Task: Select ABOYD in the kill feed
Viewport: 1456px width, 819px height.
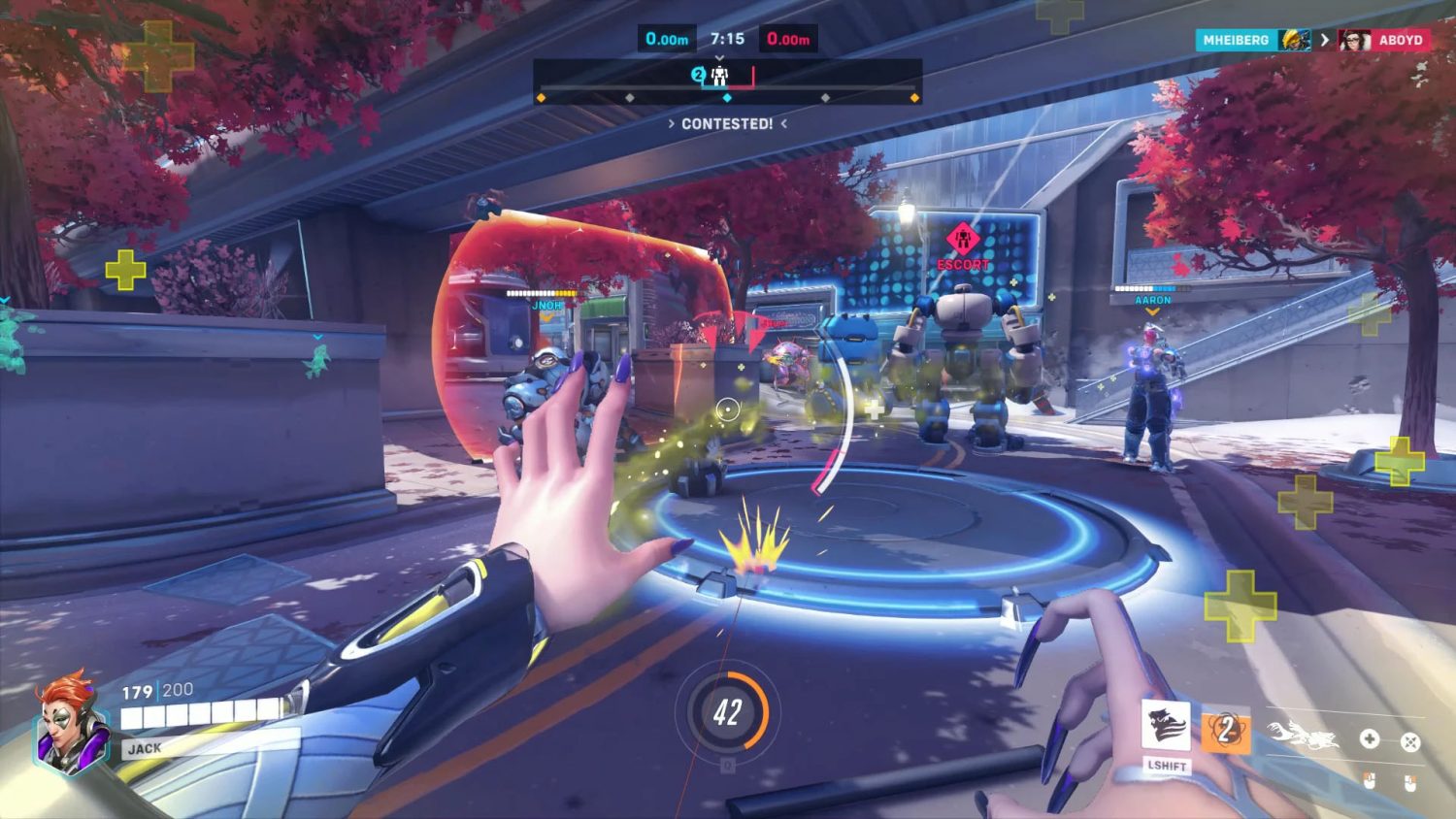Action: tap(1400, 40)
